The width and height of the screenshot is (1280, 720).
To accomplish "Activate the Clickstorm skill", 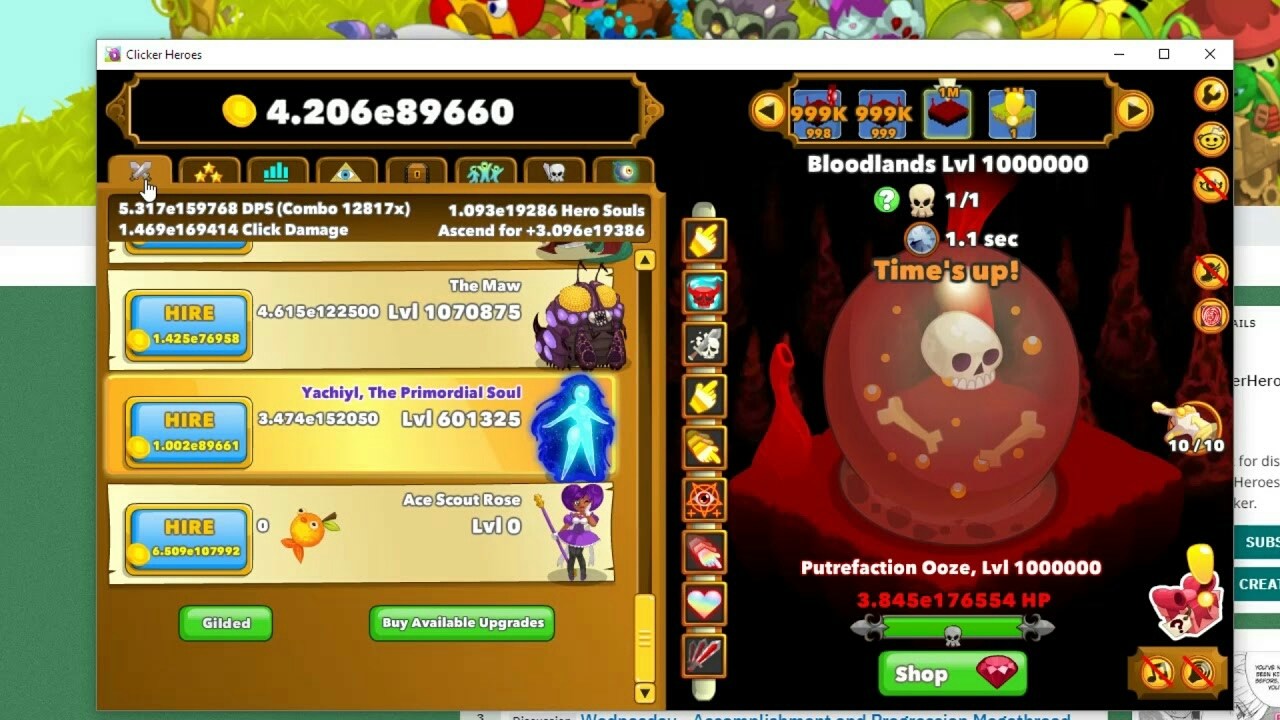I will 703,240.
